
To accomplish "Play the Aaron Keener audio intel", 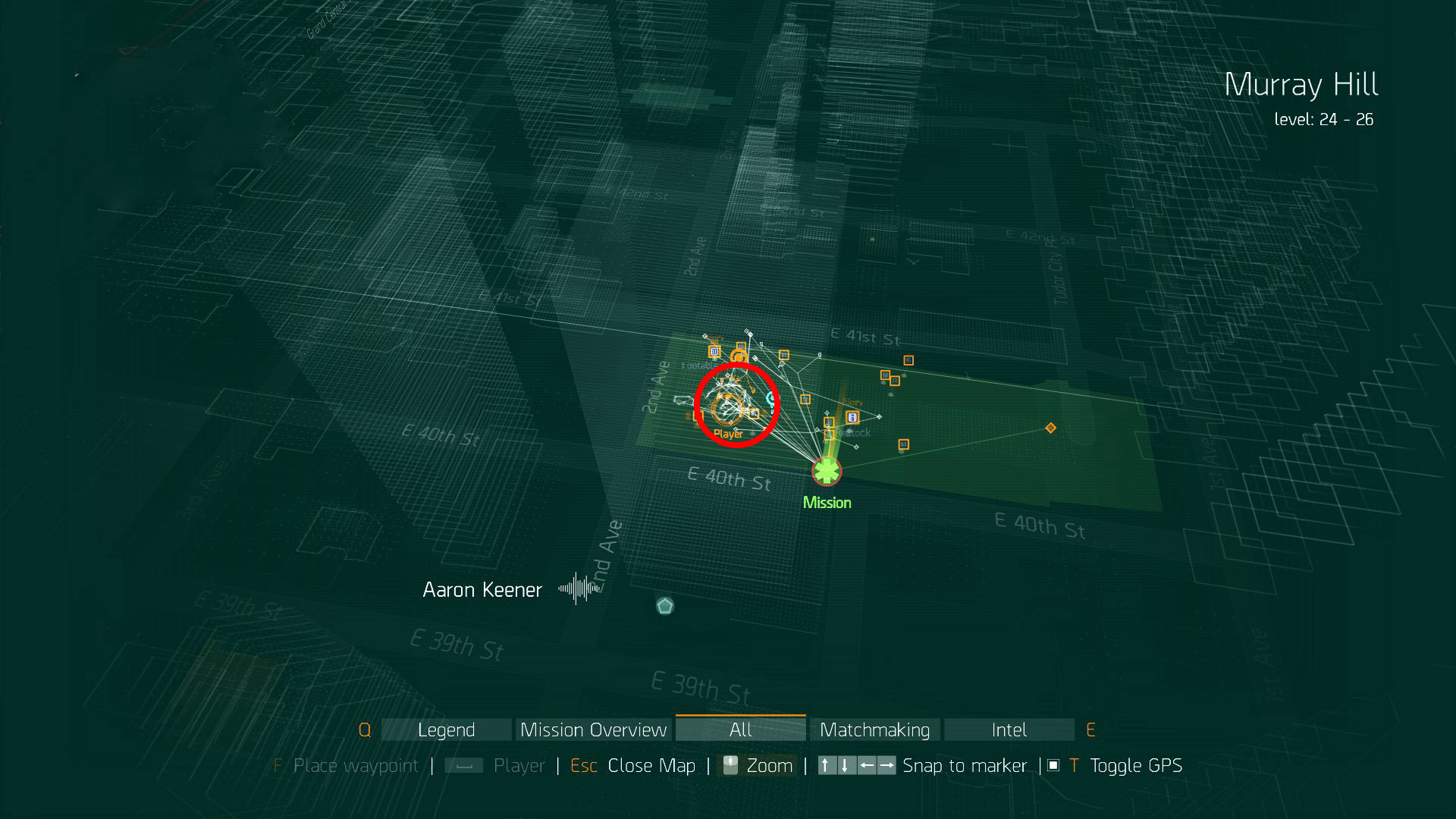I will (578, 588).
